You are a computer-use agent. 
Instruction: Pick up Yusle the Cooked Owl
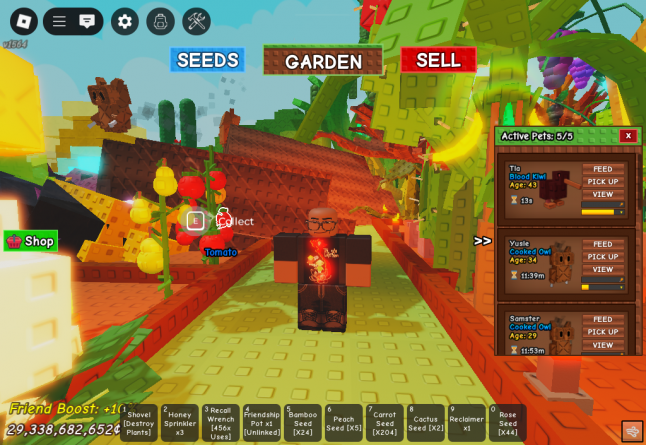pyautogui.click(x=603, y=256)
